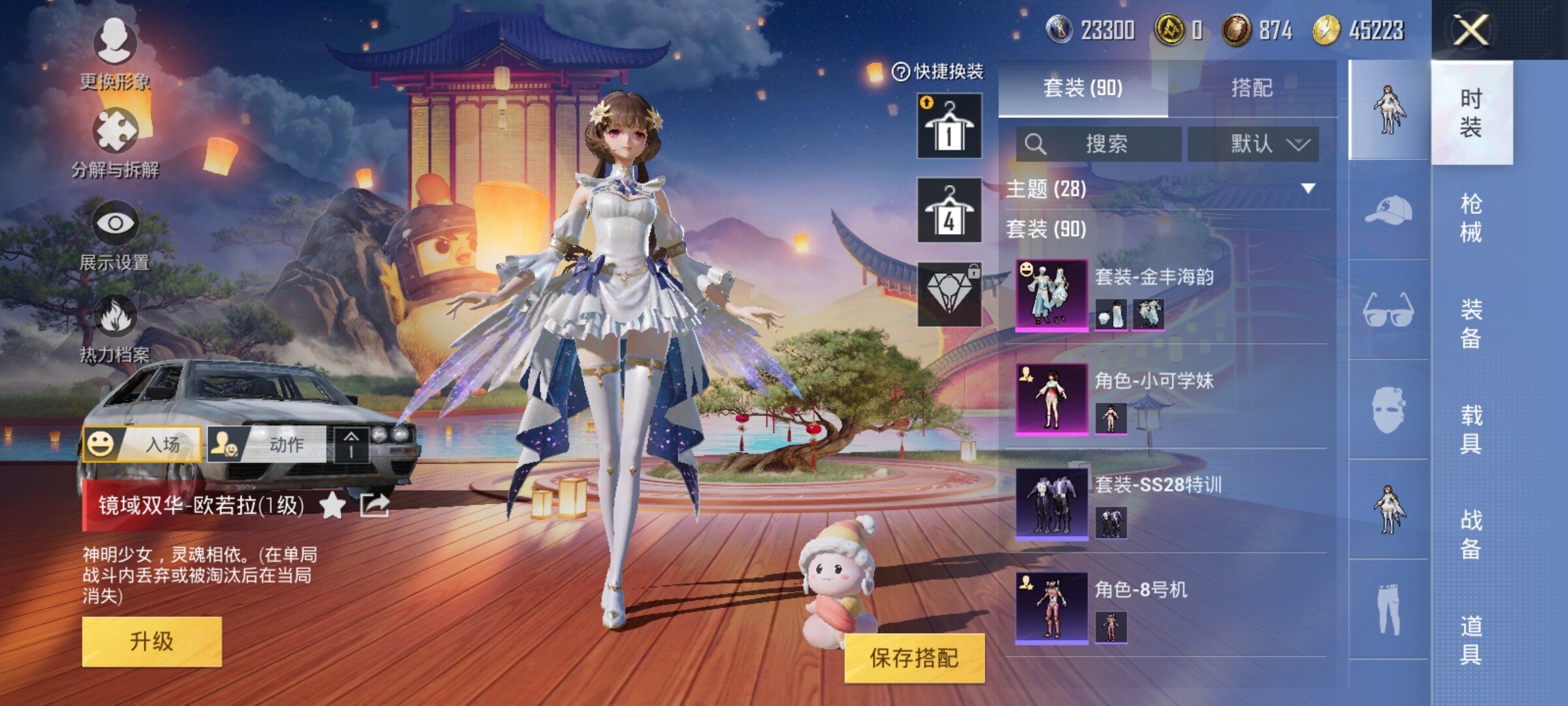Save the outfit with 保存搭配

pyautogui.click(x=913, y=658)
